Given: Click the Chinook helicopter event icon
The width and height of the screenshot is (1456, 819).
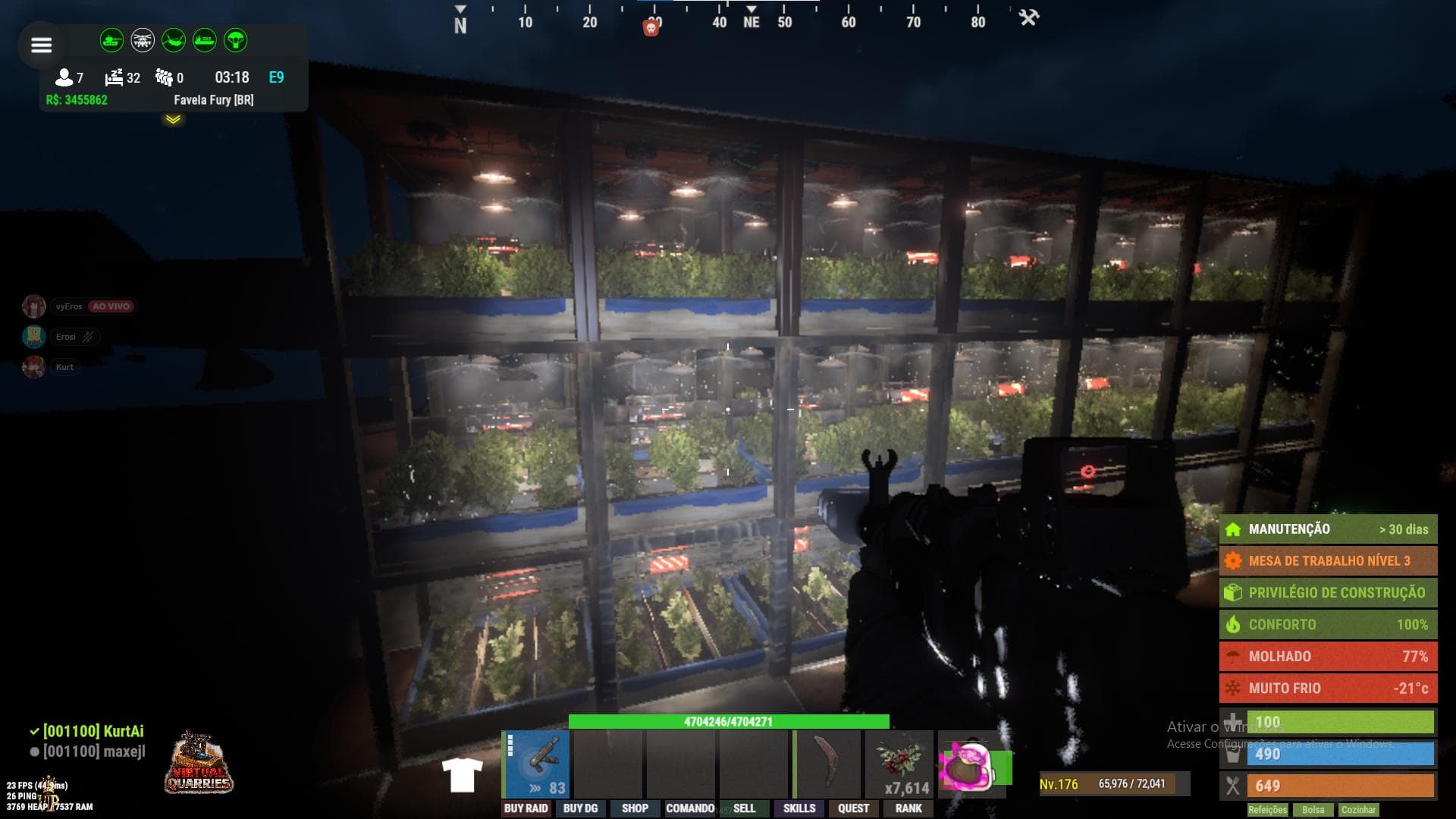Looking at the screenshot, I should (173, 39).
